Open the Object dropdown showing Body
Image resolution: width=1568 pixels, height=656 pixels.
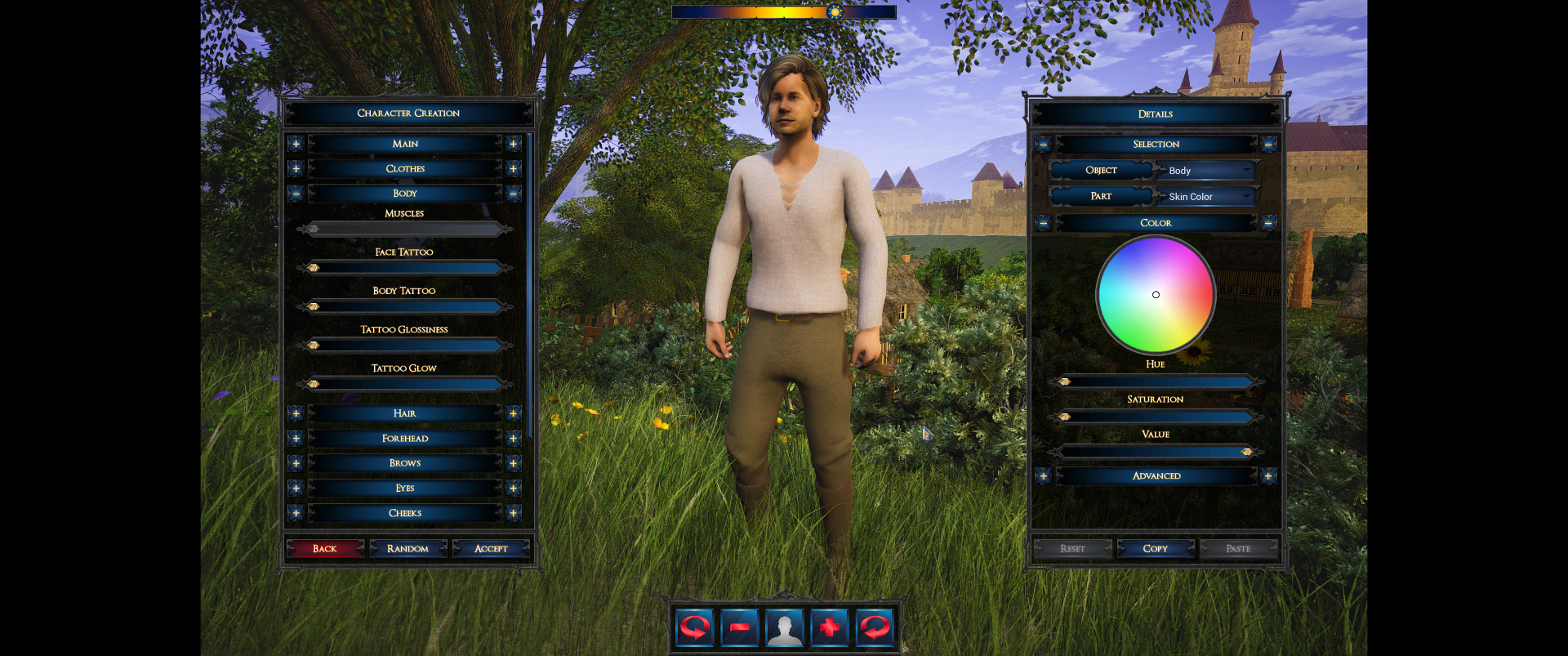click(1208, 171)
